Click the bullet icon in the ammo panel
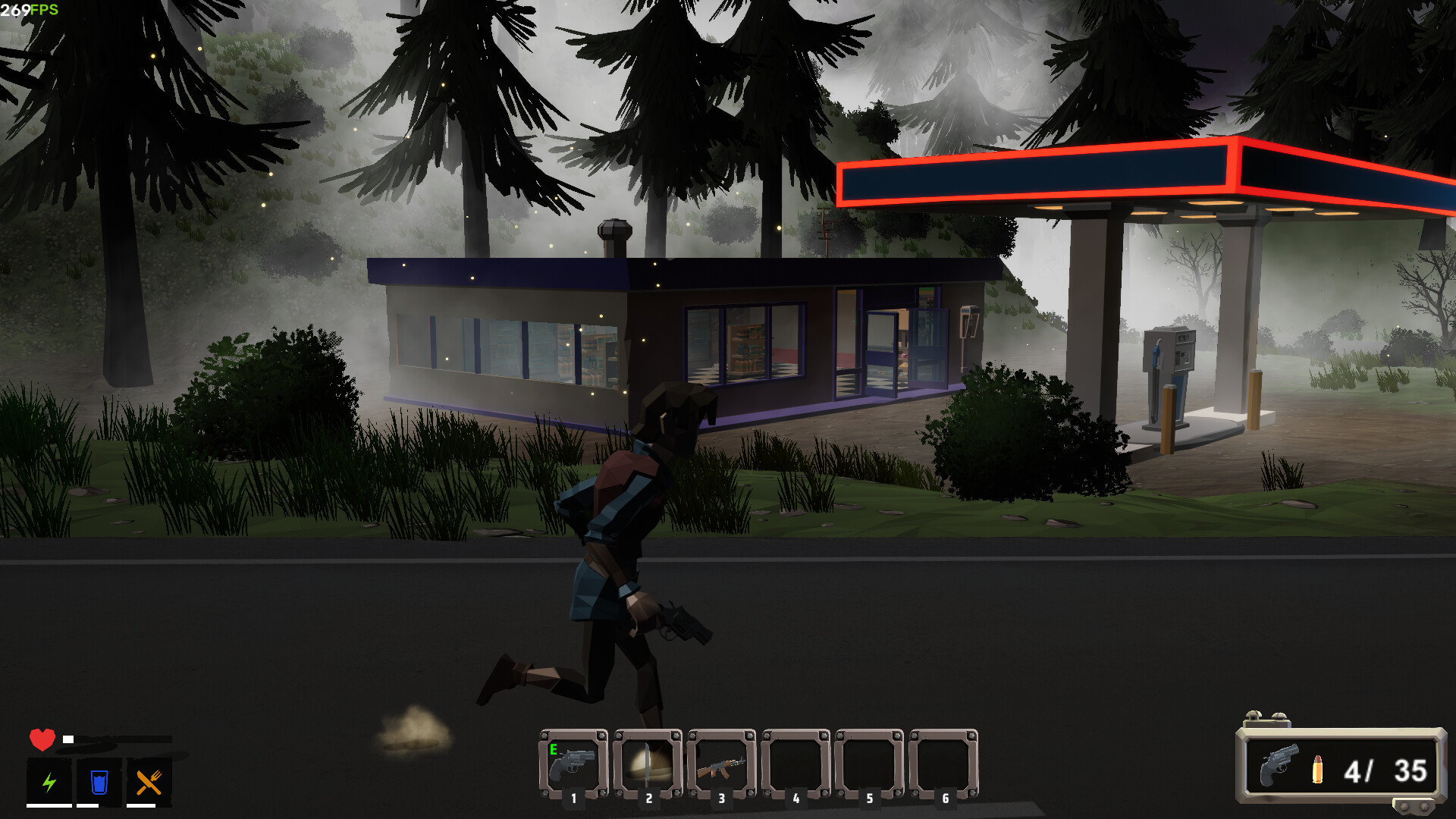This screenshot has height=819, width=1456. (1317, 771)
